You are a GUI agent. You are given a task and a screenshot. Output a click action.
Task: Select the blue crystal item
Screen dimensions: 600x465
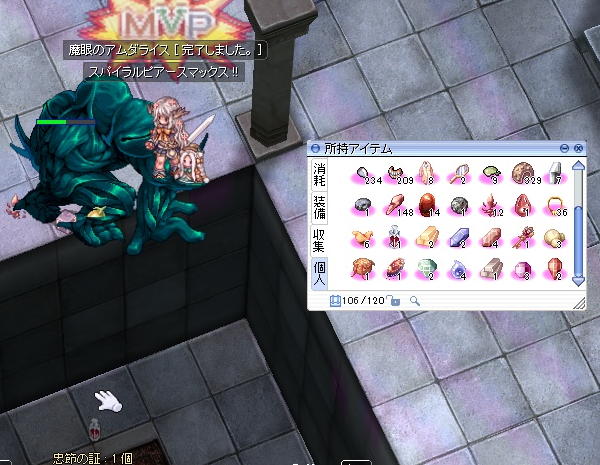(x=458, y=236)
